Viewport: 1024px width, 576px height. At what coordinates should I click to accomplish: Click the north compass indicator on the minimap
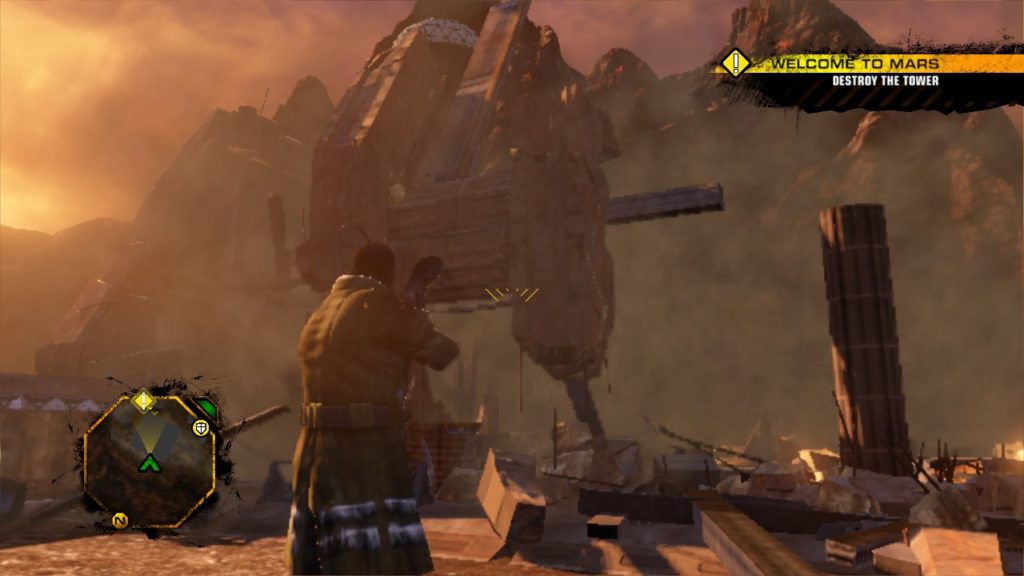pyautogui.click(x=120, y=520)
